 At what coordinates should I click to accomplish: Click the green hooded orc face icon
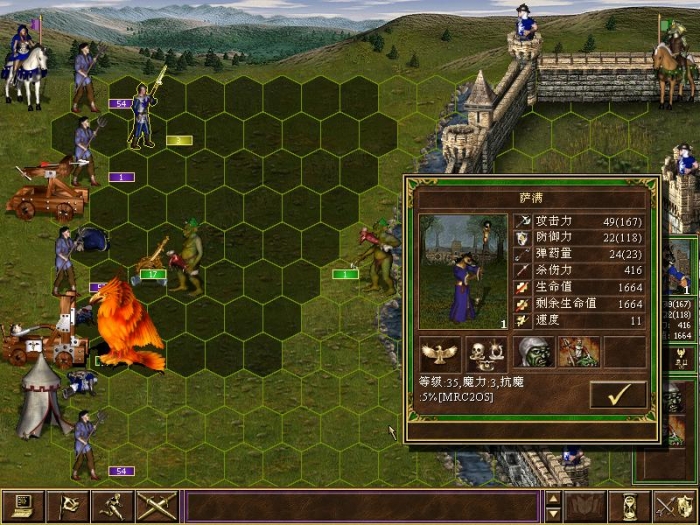[x=535, y=352]
